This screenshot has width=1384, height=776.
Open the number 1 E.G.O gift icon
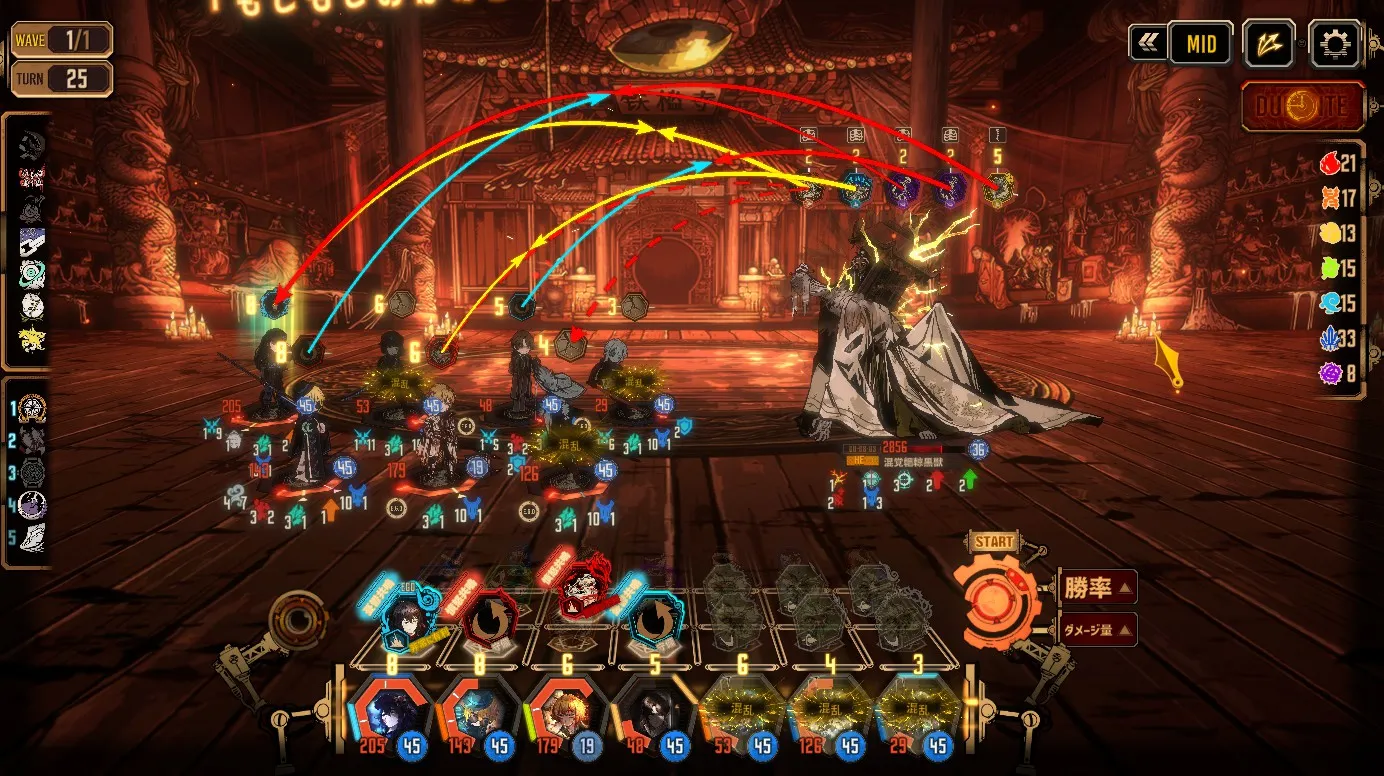(32, 408)
